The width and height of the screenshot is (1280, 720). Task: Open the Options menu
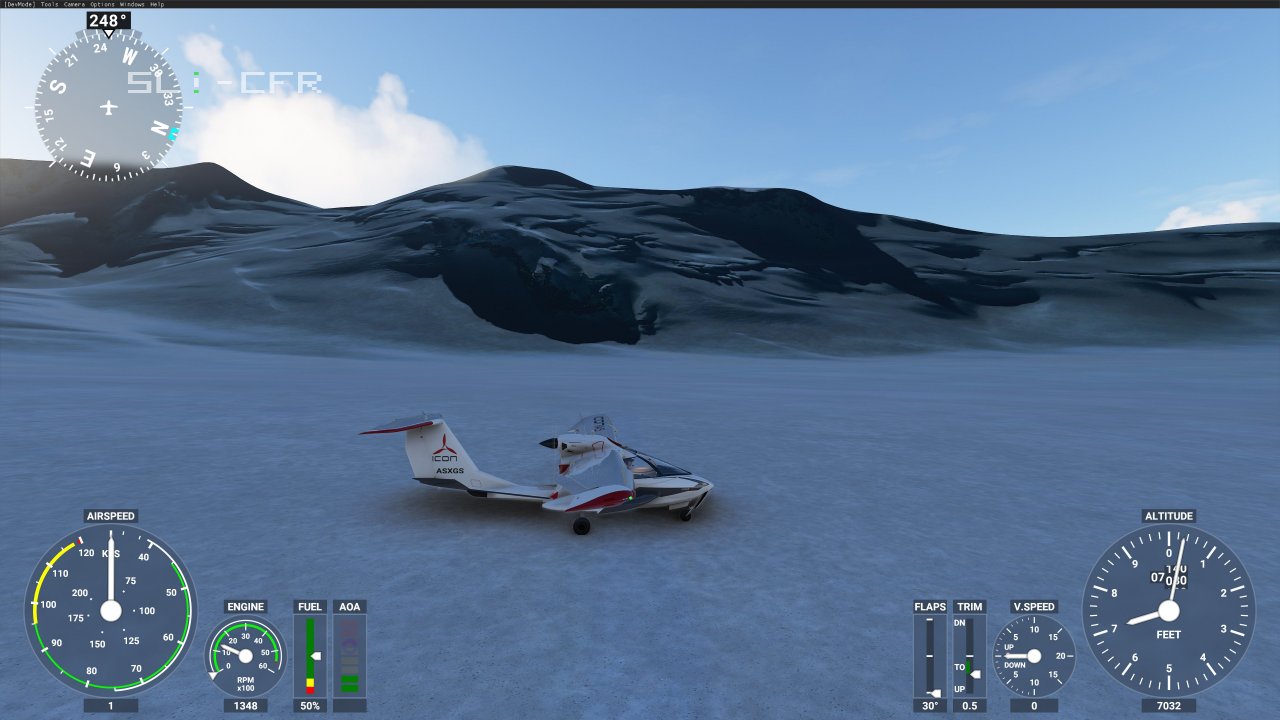pos(101,4)
